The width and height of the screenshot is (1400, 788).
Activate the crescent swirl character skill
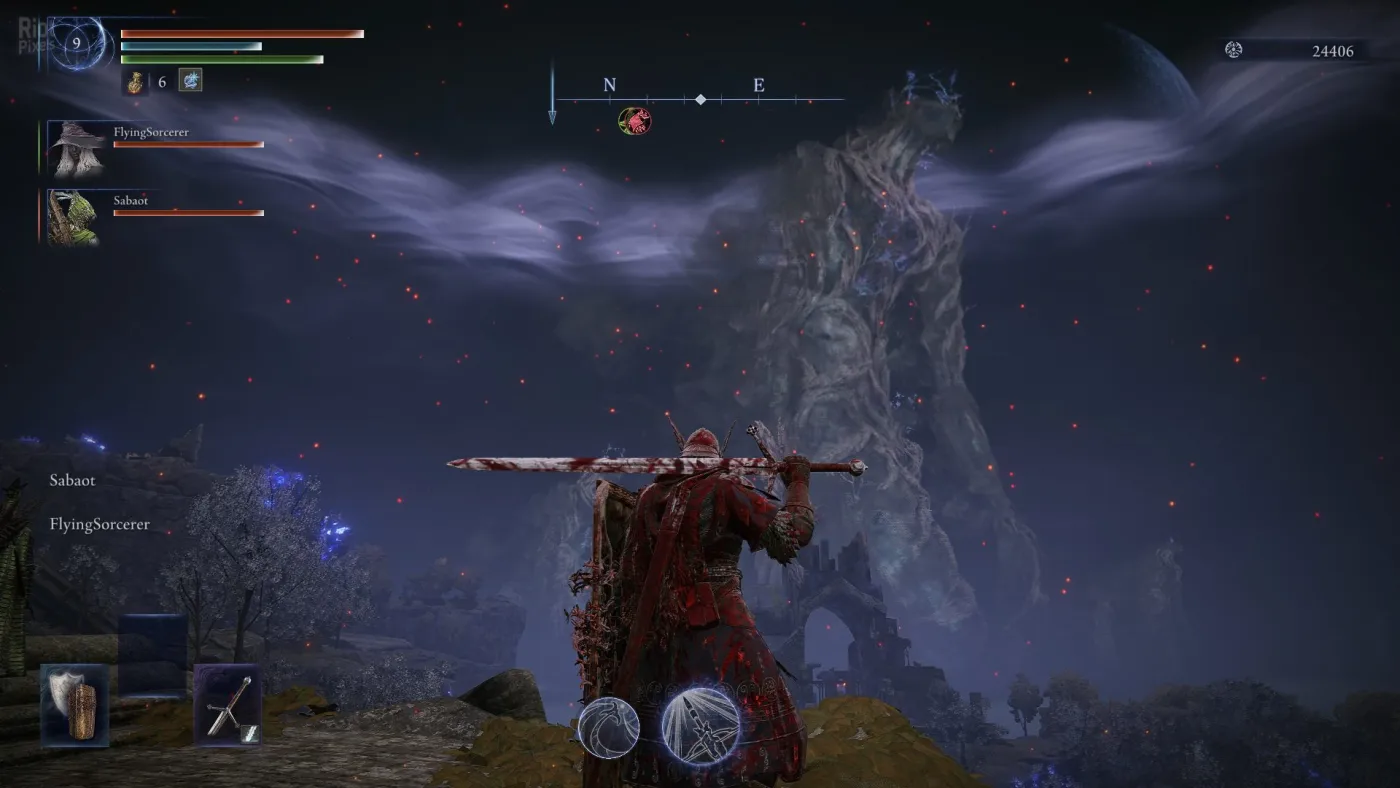click(x=608, y=725)
